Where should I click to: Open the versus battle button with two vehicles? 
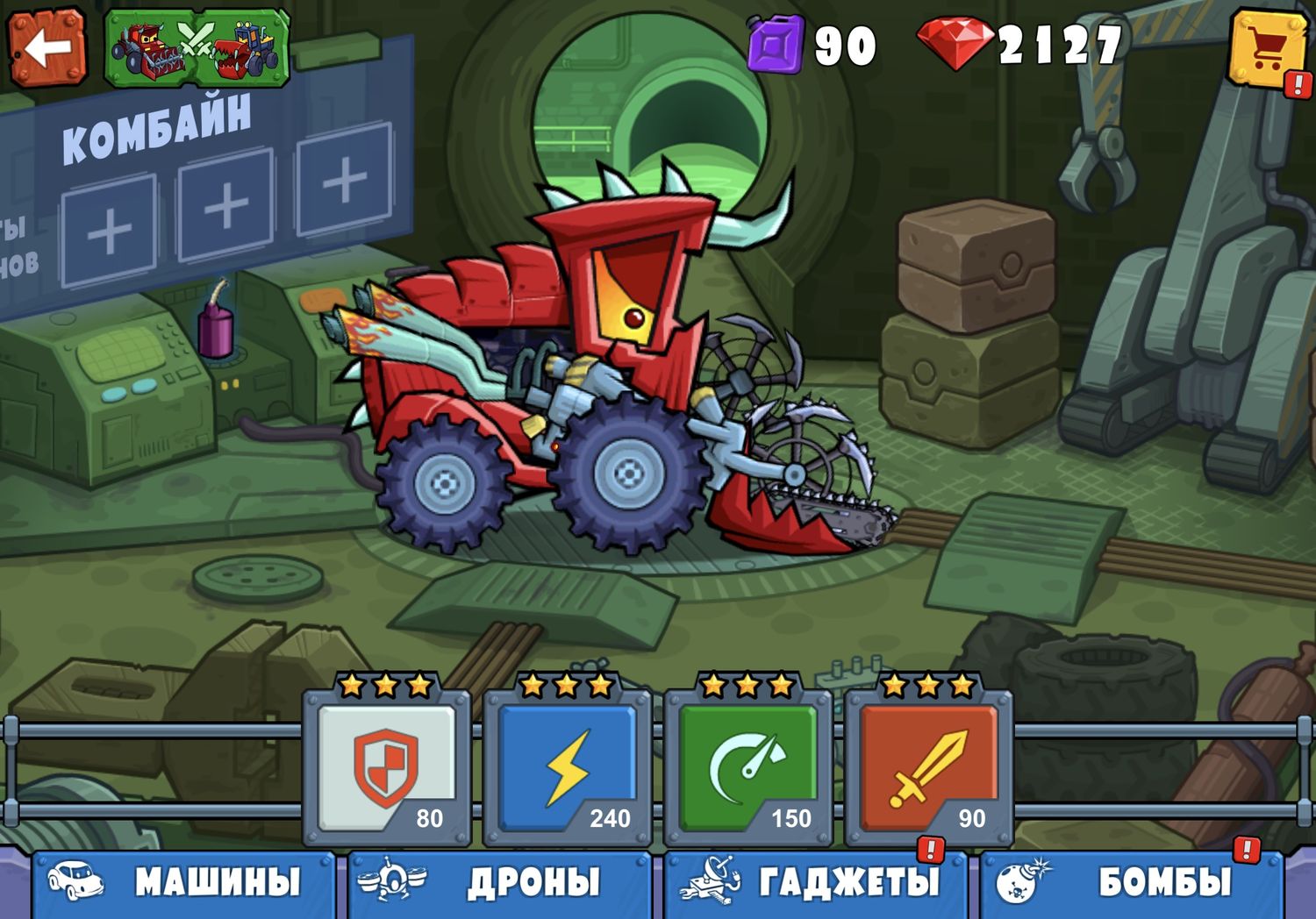[x=197, y=48]
